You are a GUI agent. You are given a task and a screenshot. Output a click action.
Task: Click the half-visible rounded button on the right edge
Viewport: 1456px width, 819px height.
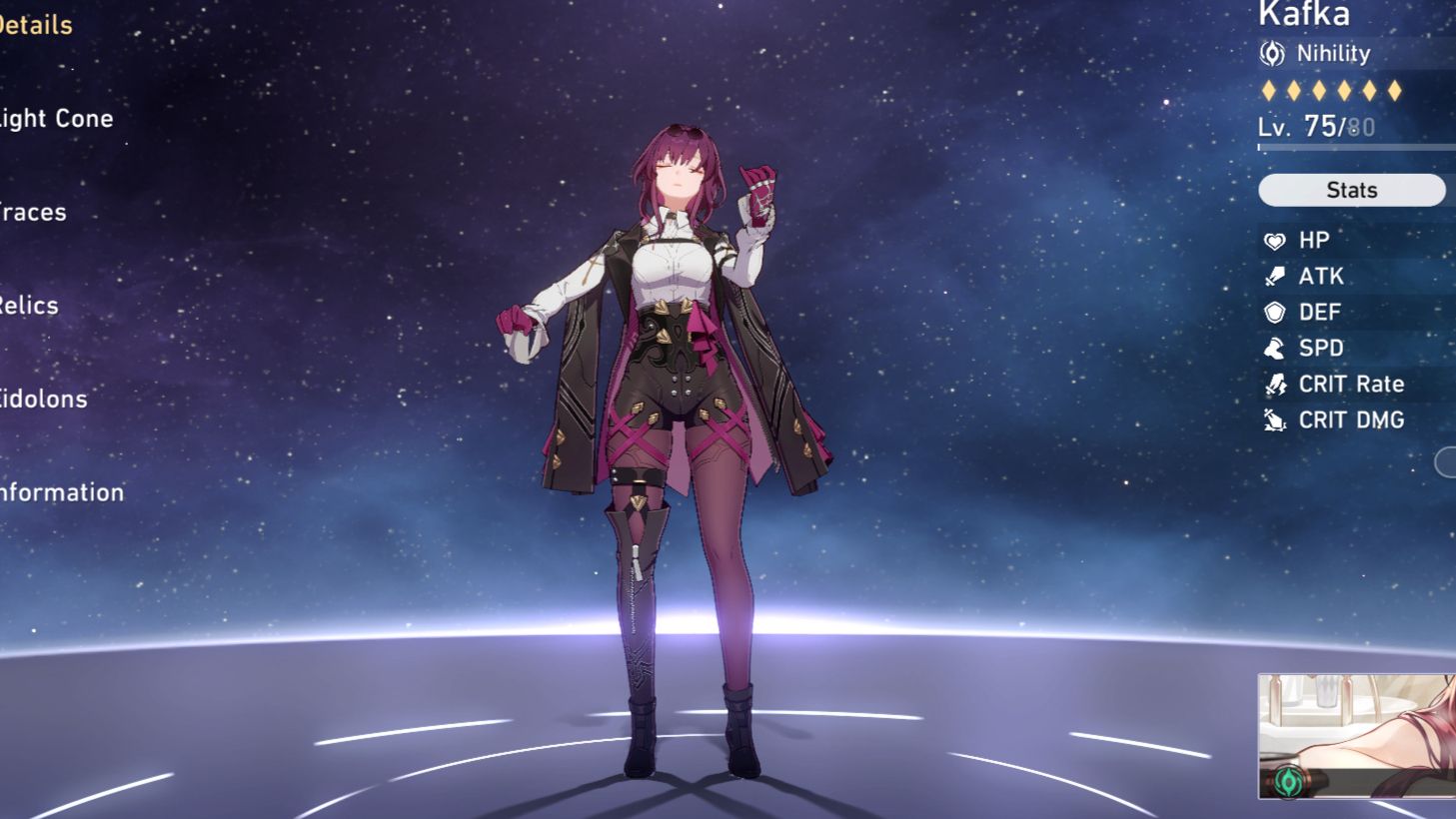click(x=1446, y=461)
